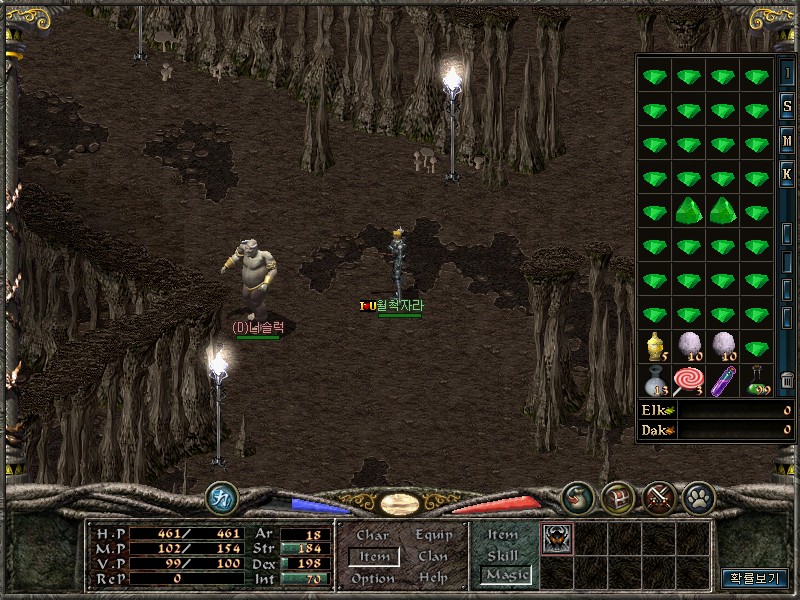Select the Equip menu entry
Viewport: 800px width, 600px height.
tap(433, 535)
